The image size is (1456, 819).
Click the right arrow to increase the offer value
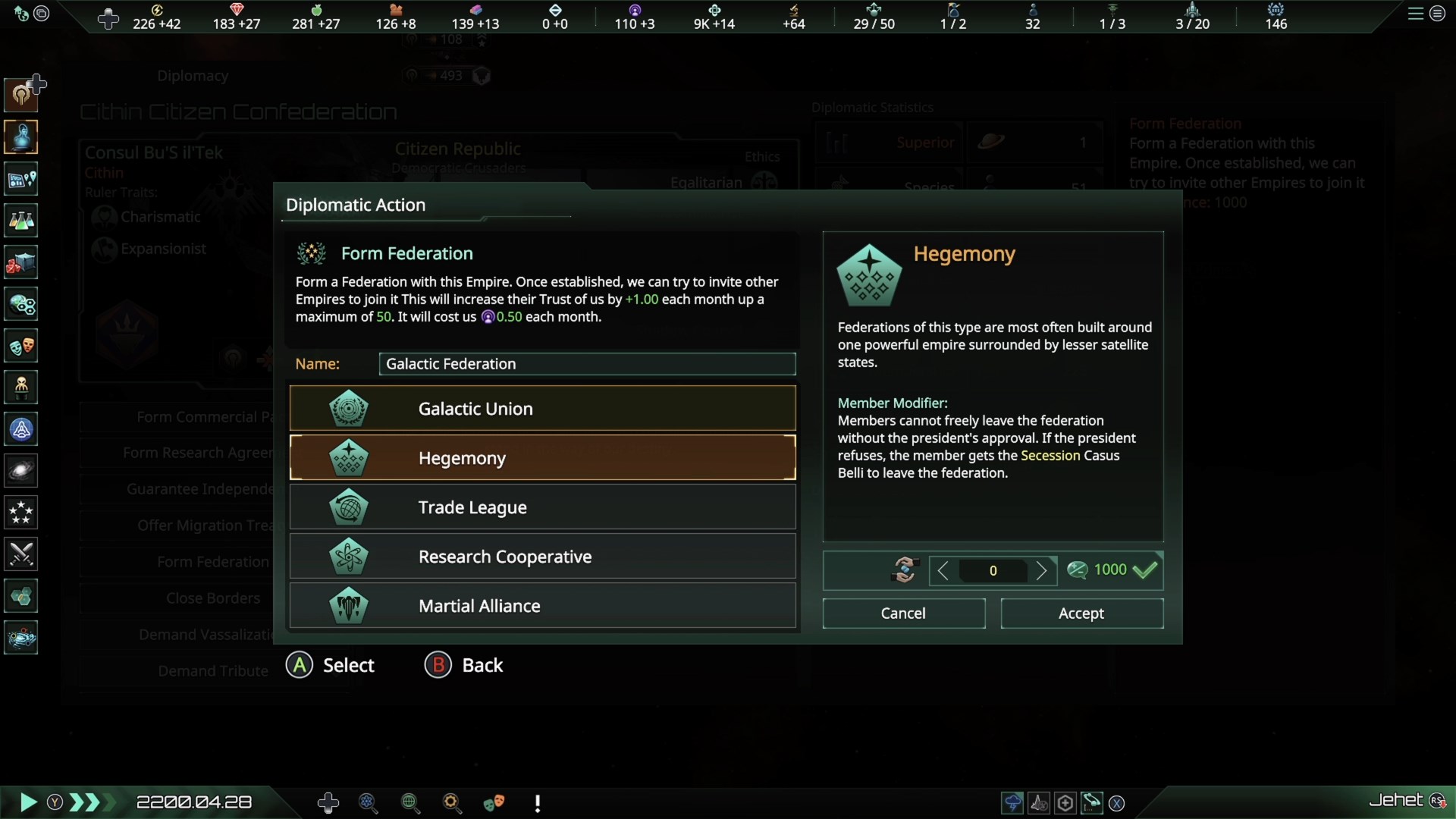point(1044,570)
